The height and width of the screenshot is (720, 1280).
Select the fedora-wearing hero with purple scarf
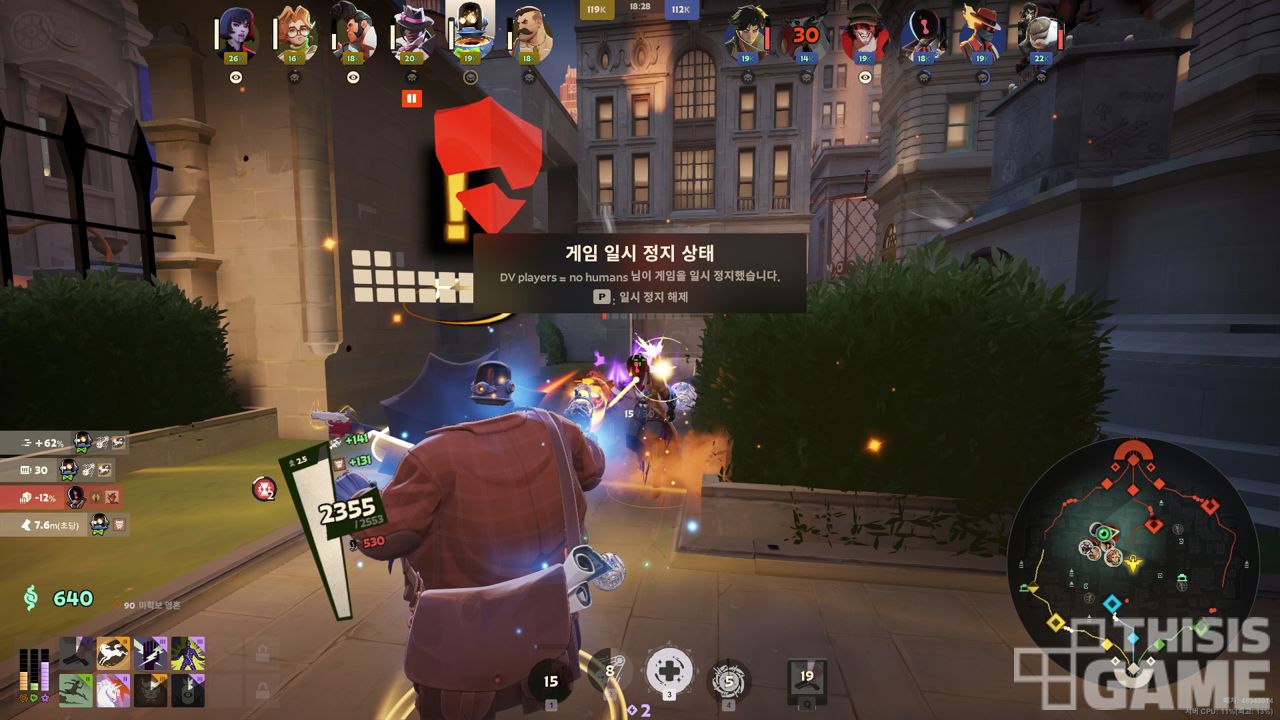[x=411, y=35]
